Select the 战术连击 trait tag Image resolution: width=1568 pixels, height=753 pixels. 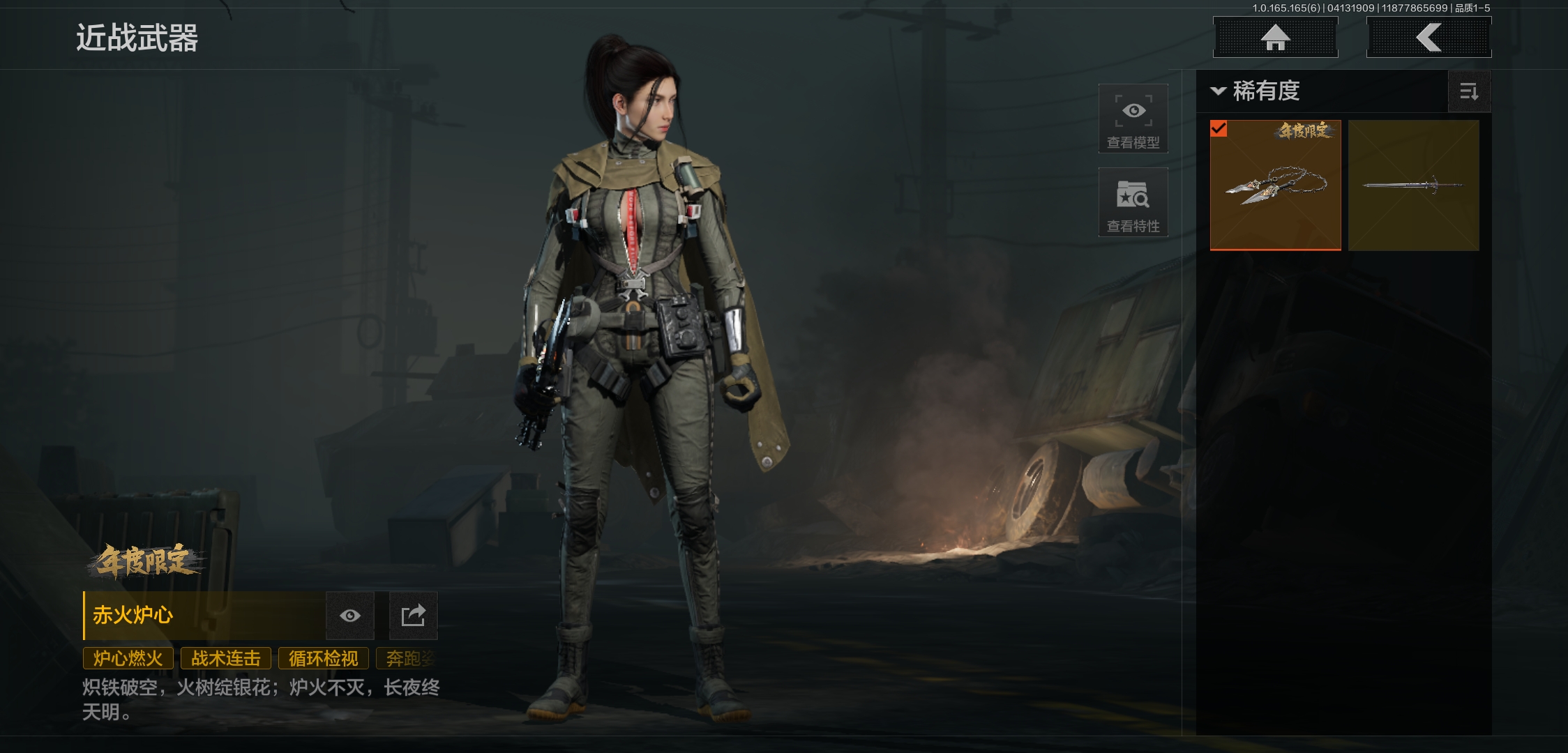click(x=226, y=658)
